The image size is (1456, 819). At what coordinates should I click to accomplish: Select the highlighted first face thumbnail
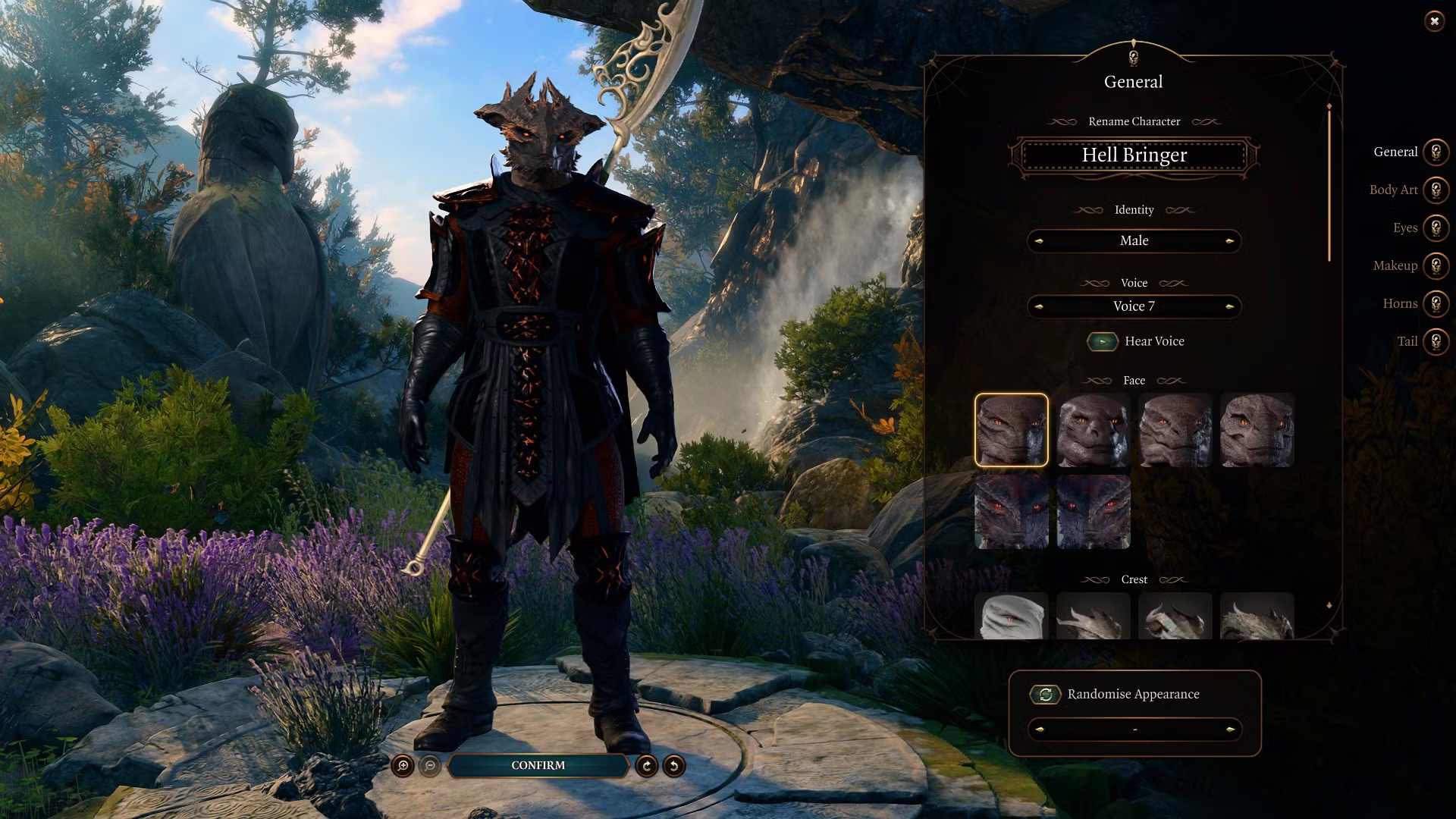[1011, 430]
